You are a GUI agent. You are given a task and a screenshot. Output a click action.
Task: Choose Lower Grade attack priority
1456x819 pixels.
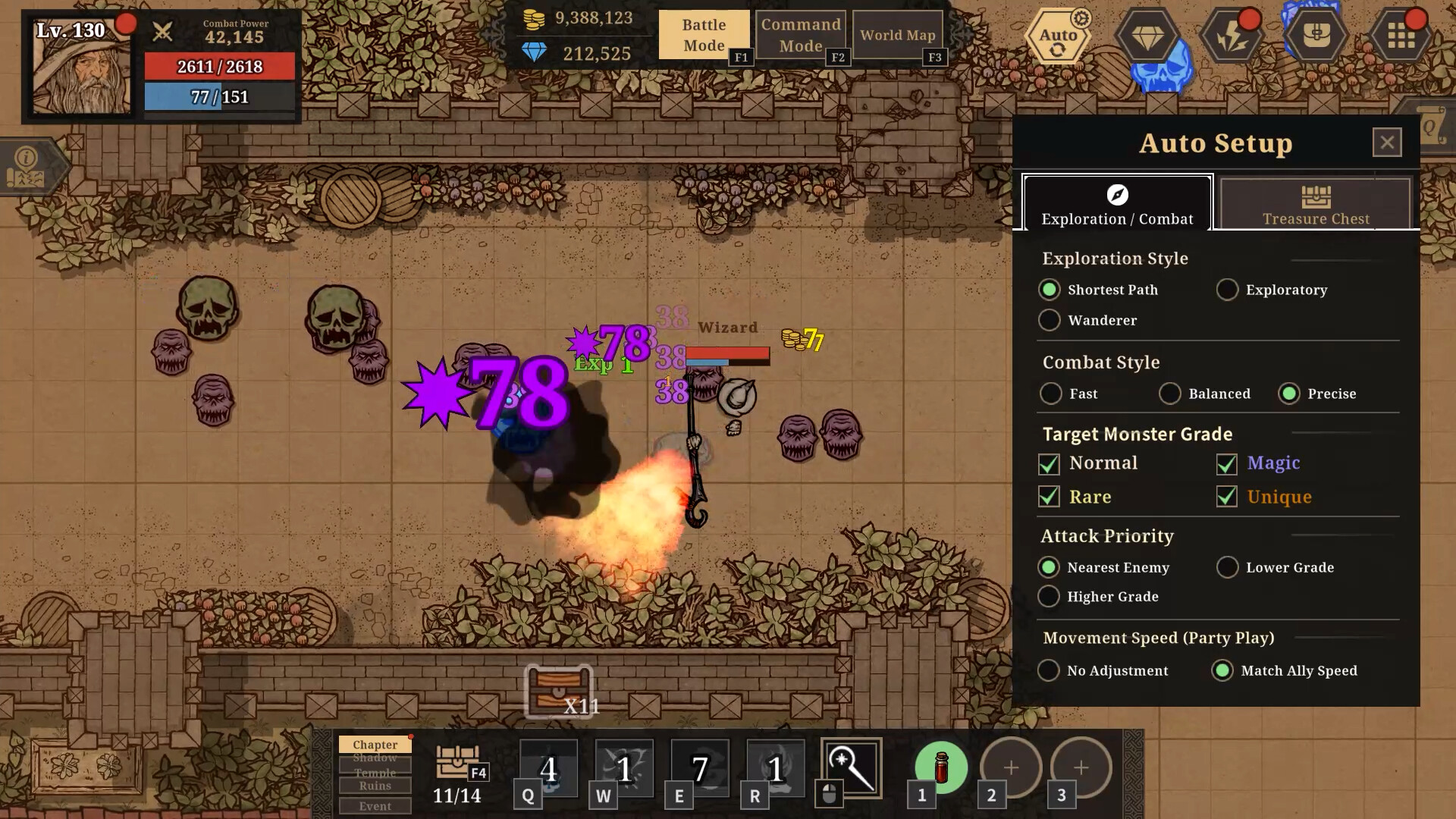1227,567
